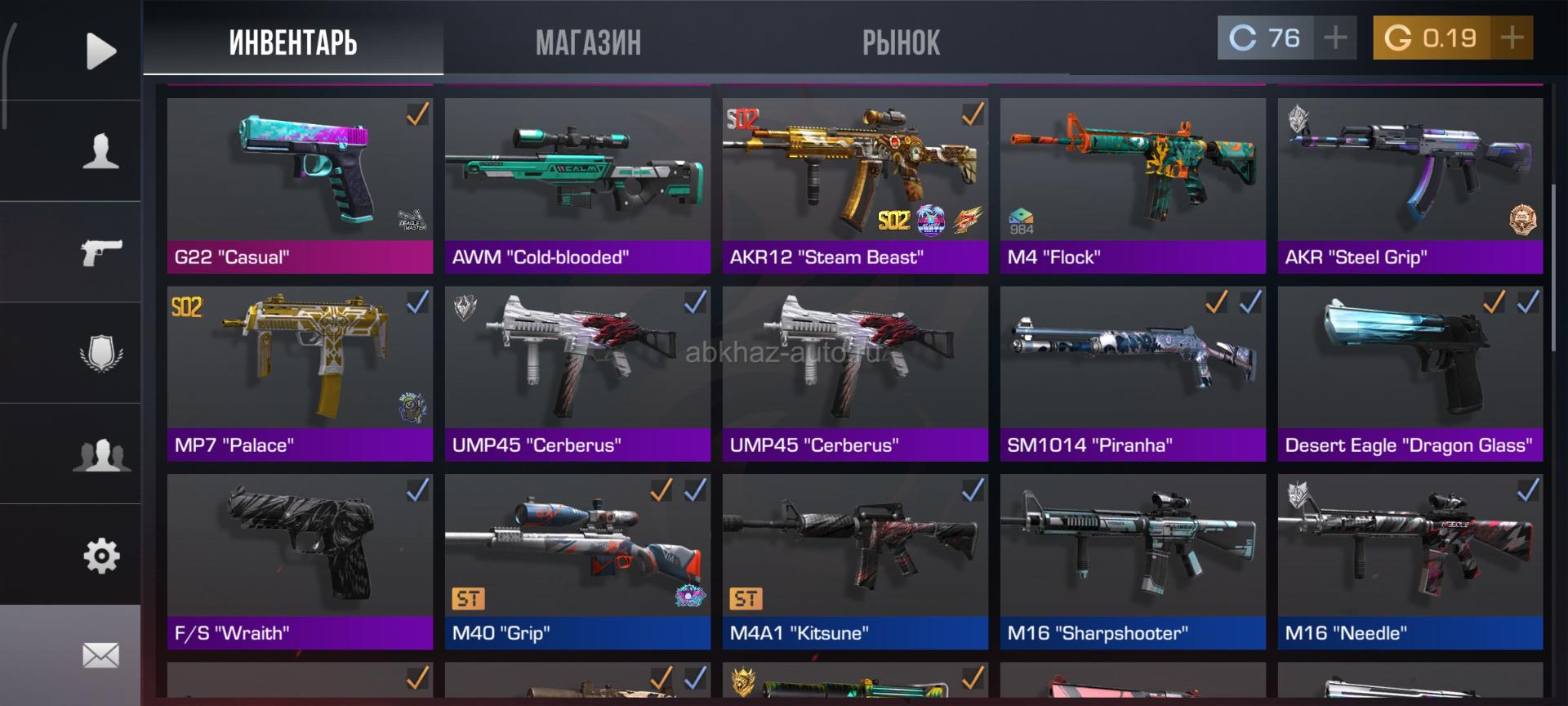1568x706 pixels.
Task: Open the mail envelope icon
Action: [100, 655]
